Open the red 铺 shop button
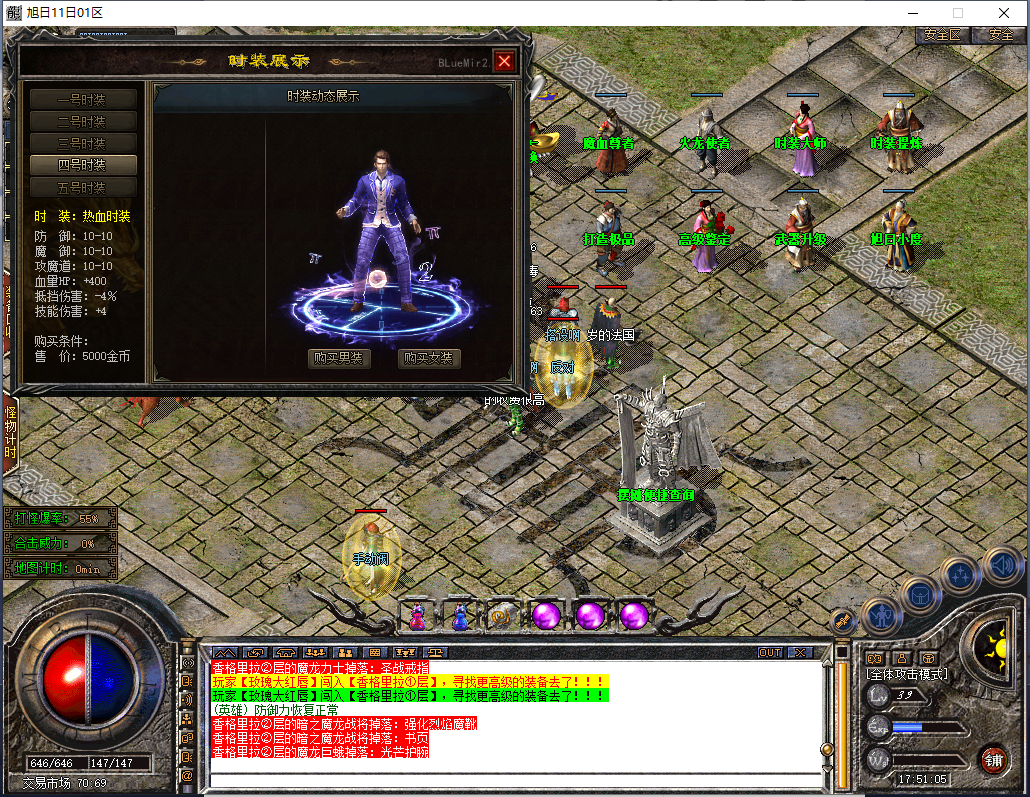Screen dimensions: 1030x797 992,759
